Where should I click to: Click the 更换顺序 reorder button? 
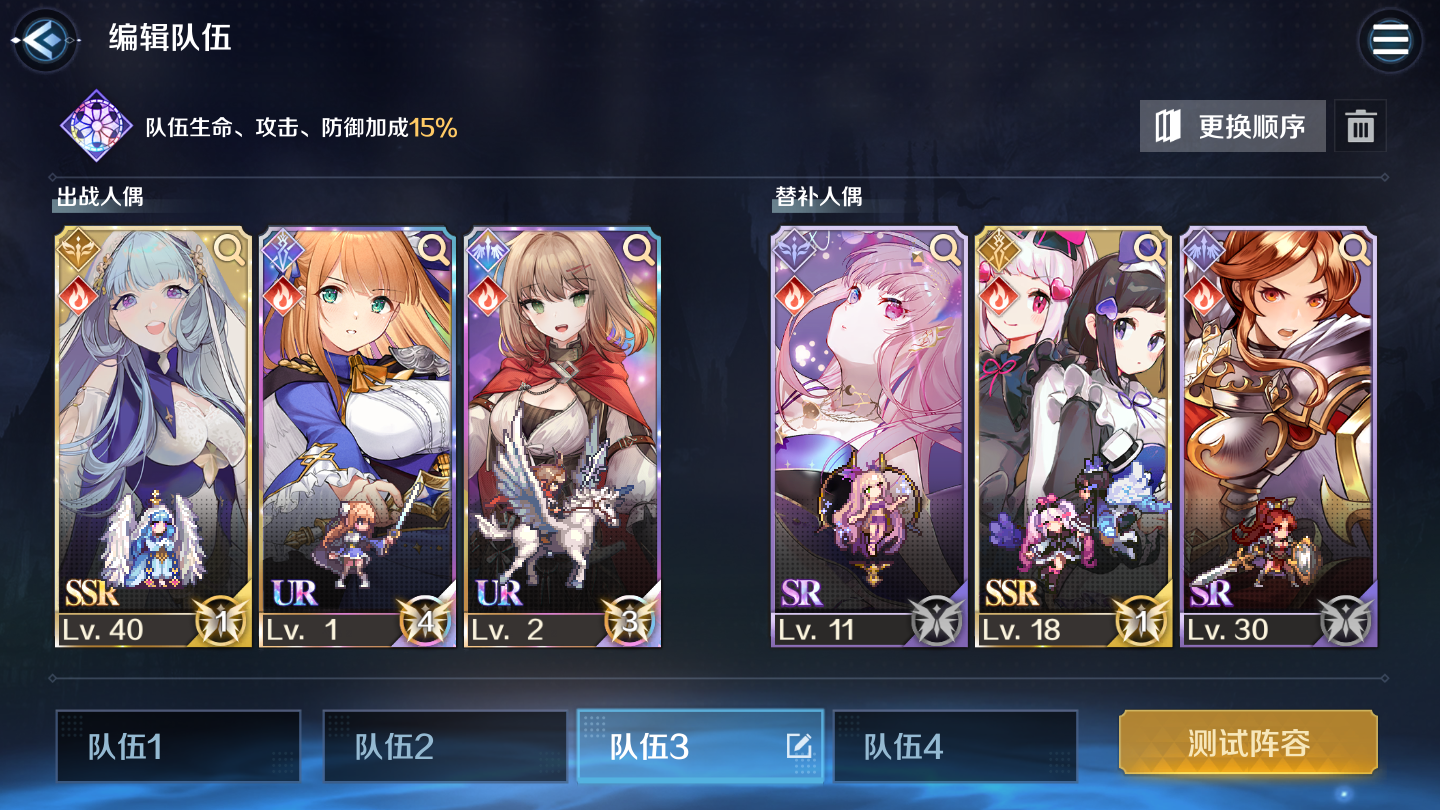[x=1232, y=125]
